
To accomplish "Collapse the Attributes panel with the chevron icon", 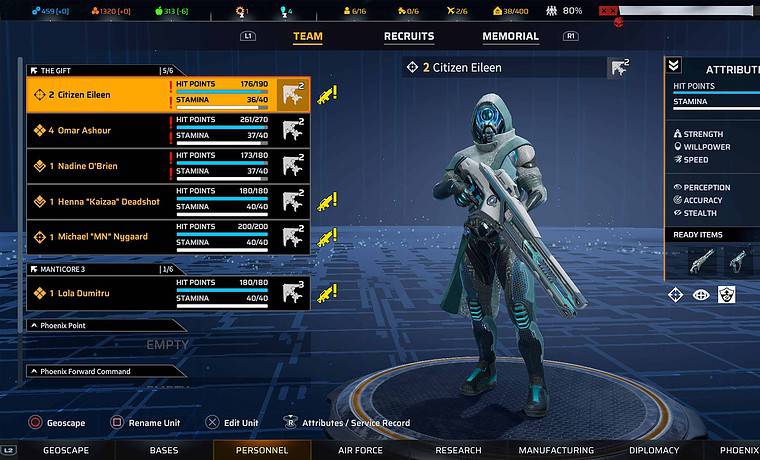I will click(x=674, y=66).
